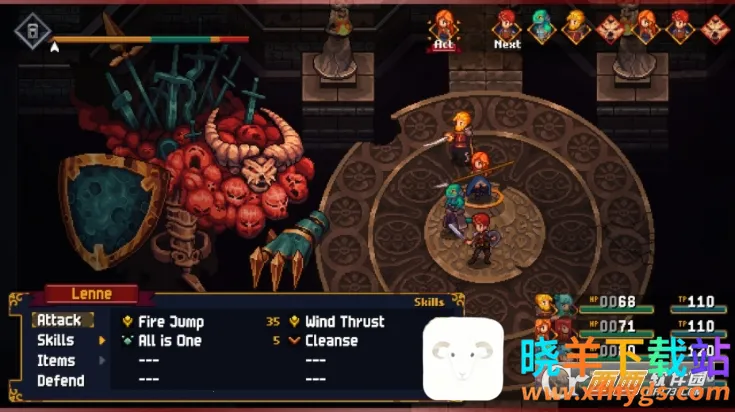Select the Attack command
Image resolution: width=735 pixels, height=412 pixels.
coord(60,321)
